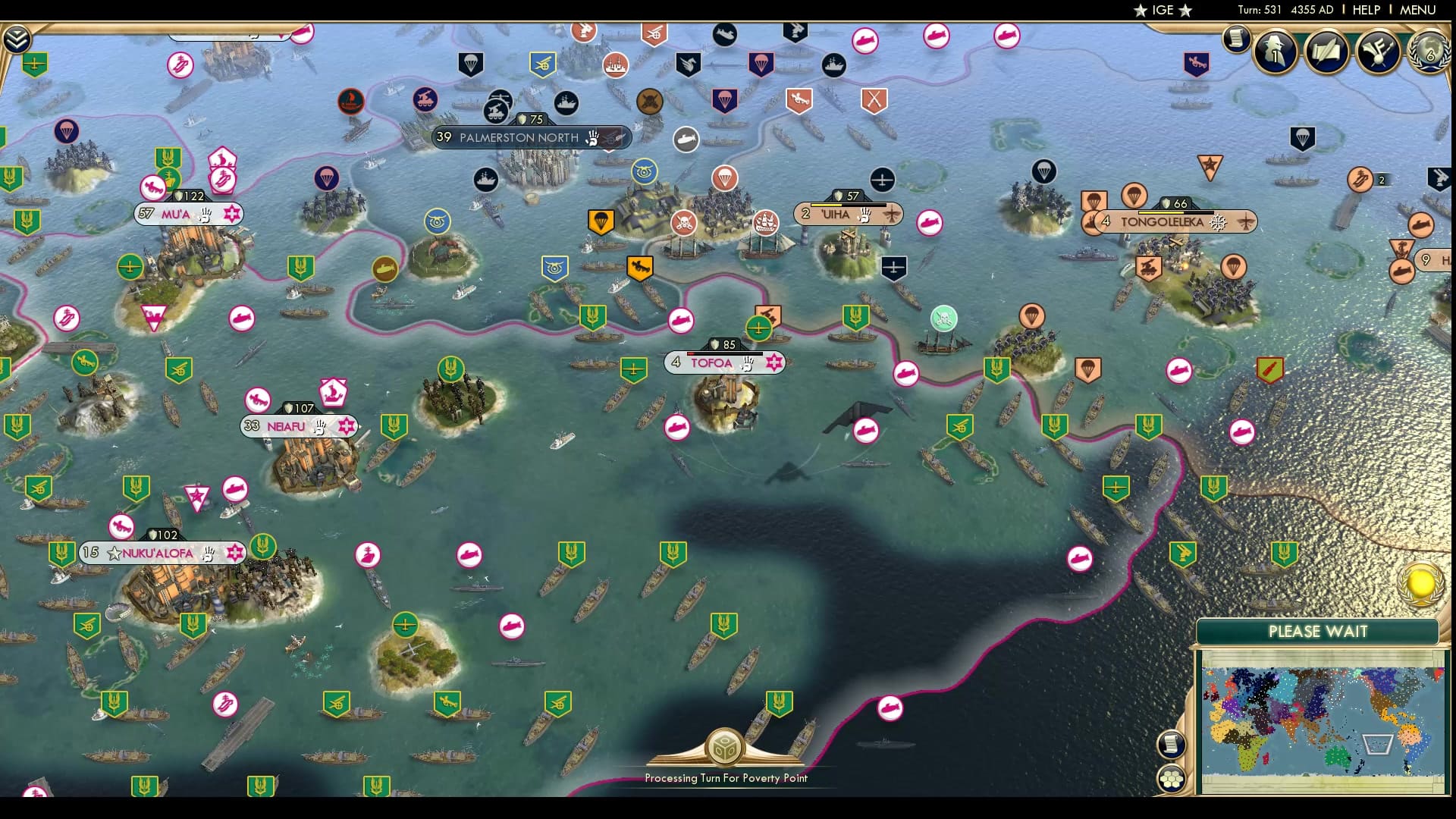The height and width of the screenshot is (819, 1456).
Task: Click the IGE button on top bar
Action: pos(1160,10)
